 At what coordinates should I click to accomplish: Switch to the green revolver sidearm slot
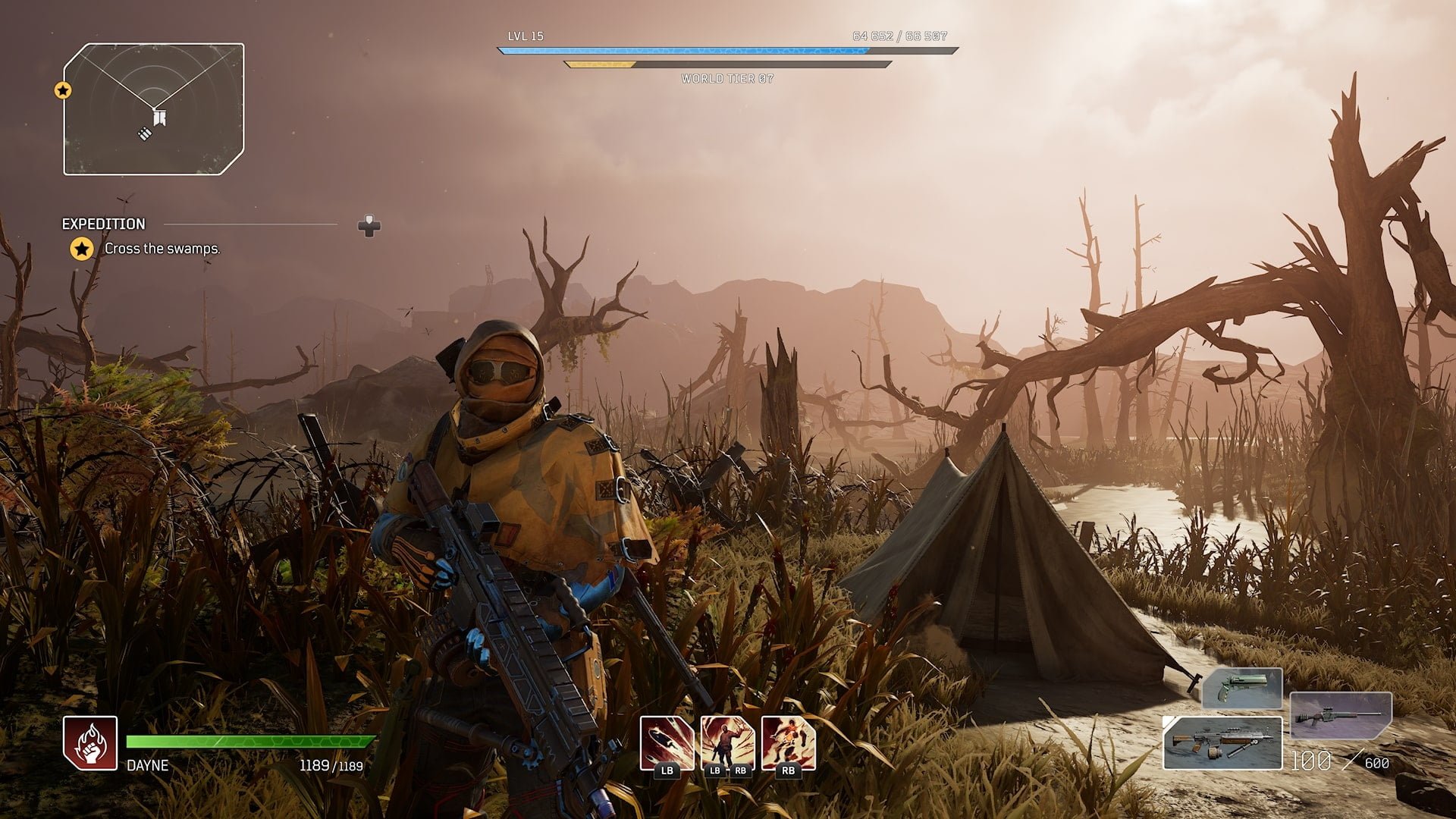point(1242,688)
